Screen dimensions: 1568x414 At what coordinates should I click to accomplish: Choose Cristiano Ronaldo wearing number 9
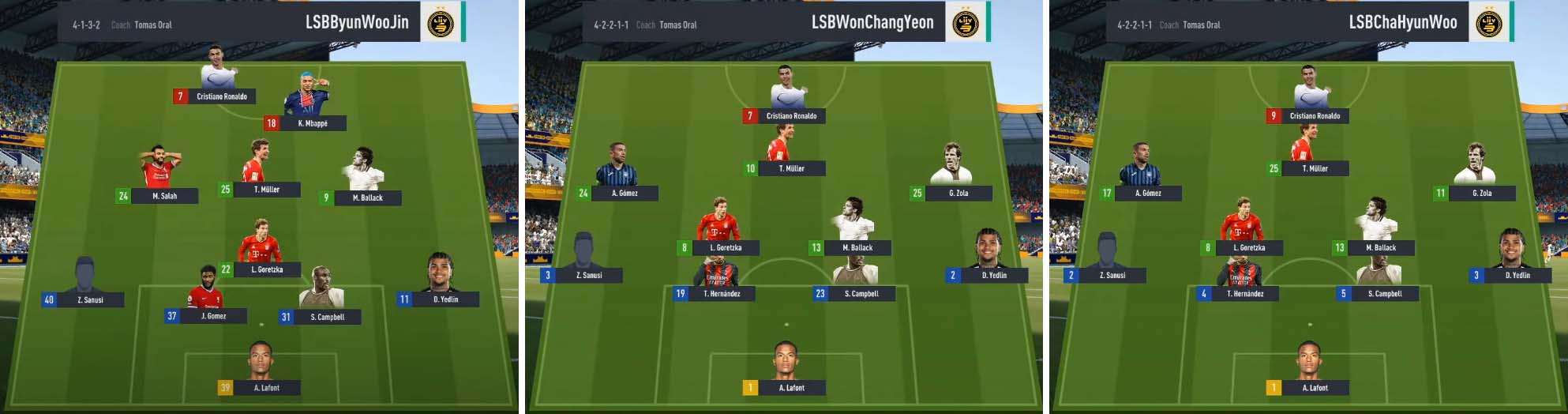click(x=1307, y=115)
